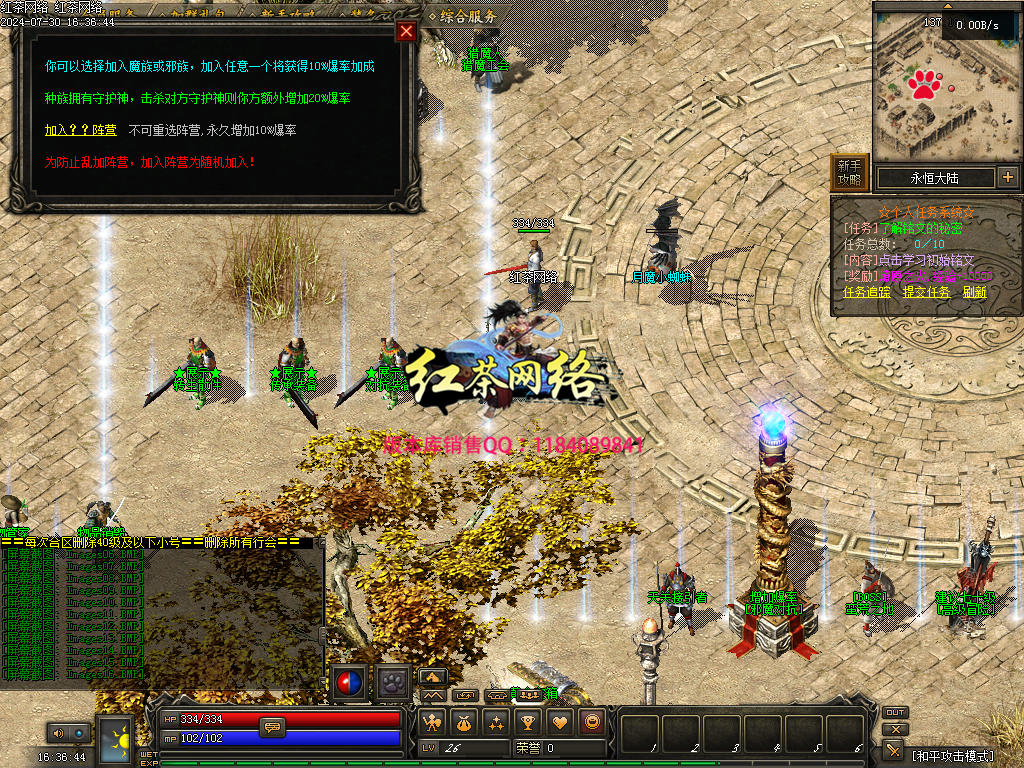Open the sparkle stars skills icon
Image resolution: width=1024 pixels, height=768 pixels.
(x=496, y=721)
